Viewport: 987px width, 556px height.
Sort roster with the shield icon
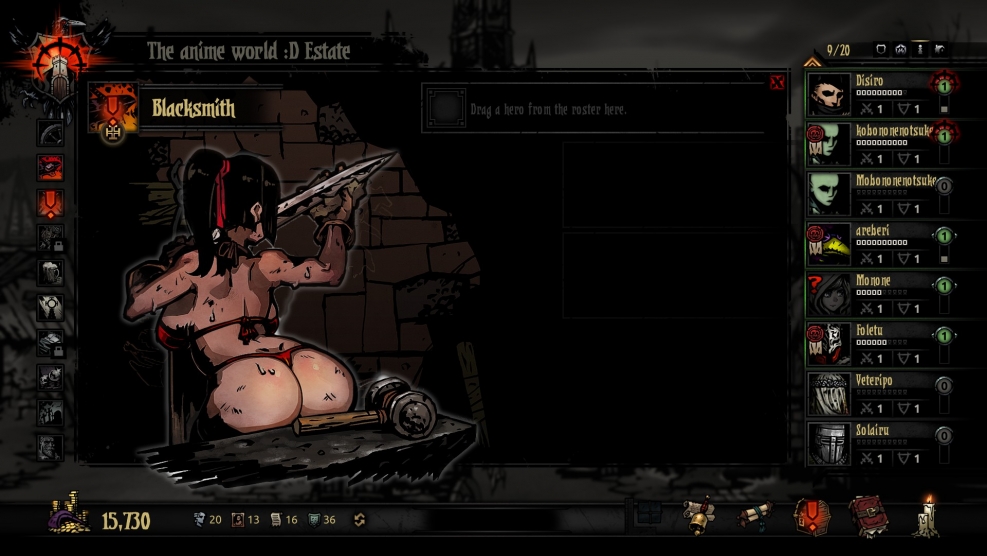coord(881,49)
